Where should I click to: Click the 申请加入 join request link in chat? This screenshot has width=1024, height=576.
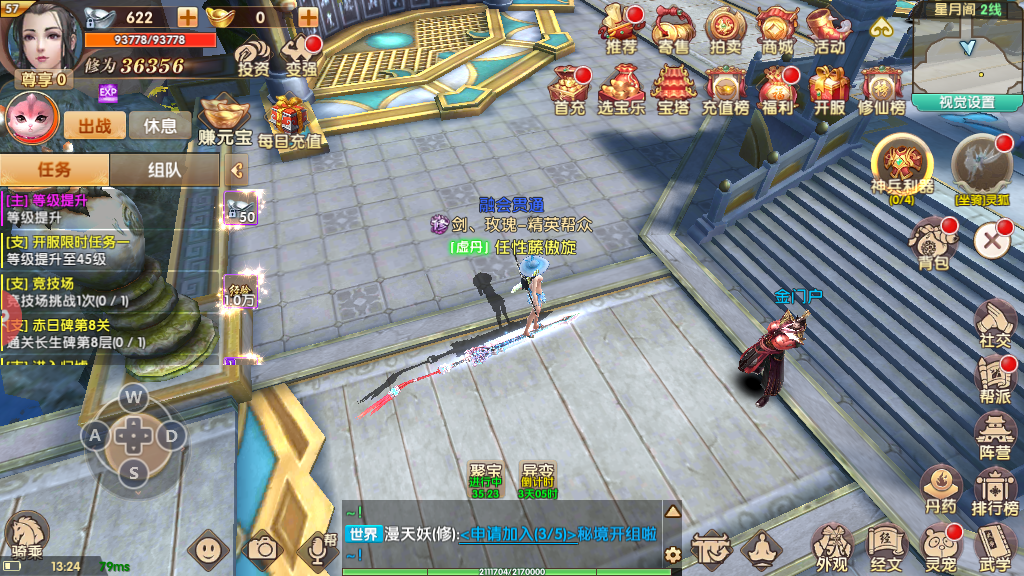pyautogui.click(x=518, y=534)
